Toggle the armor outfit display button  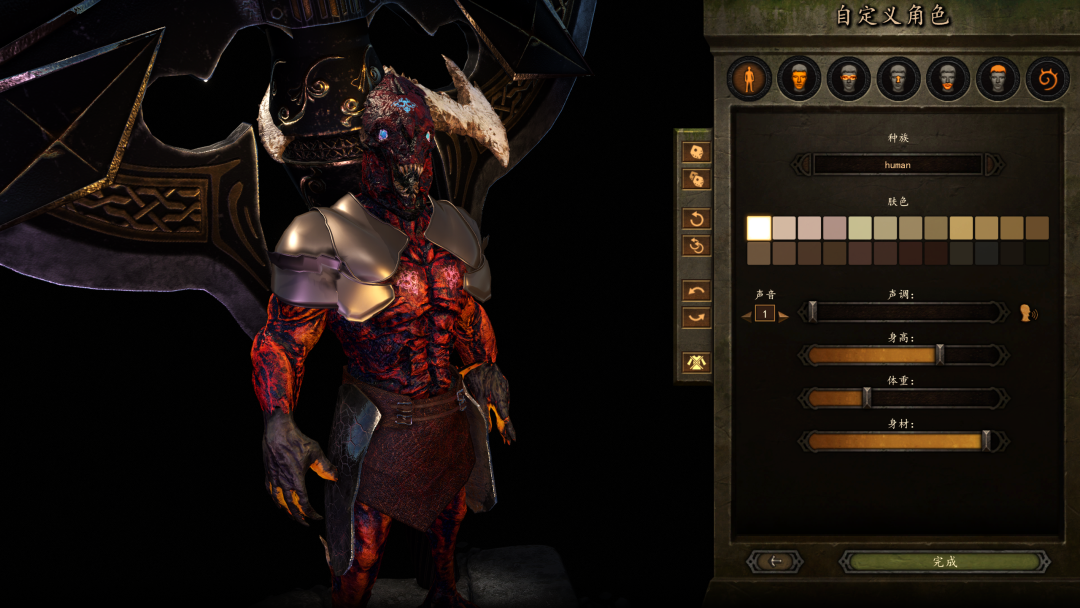pos(695,362)
